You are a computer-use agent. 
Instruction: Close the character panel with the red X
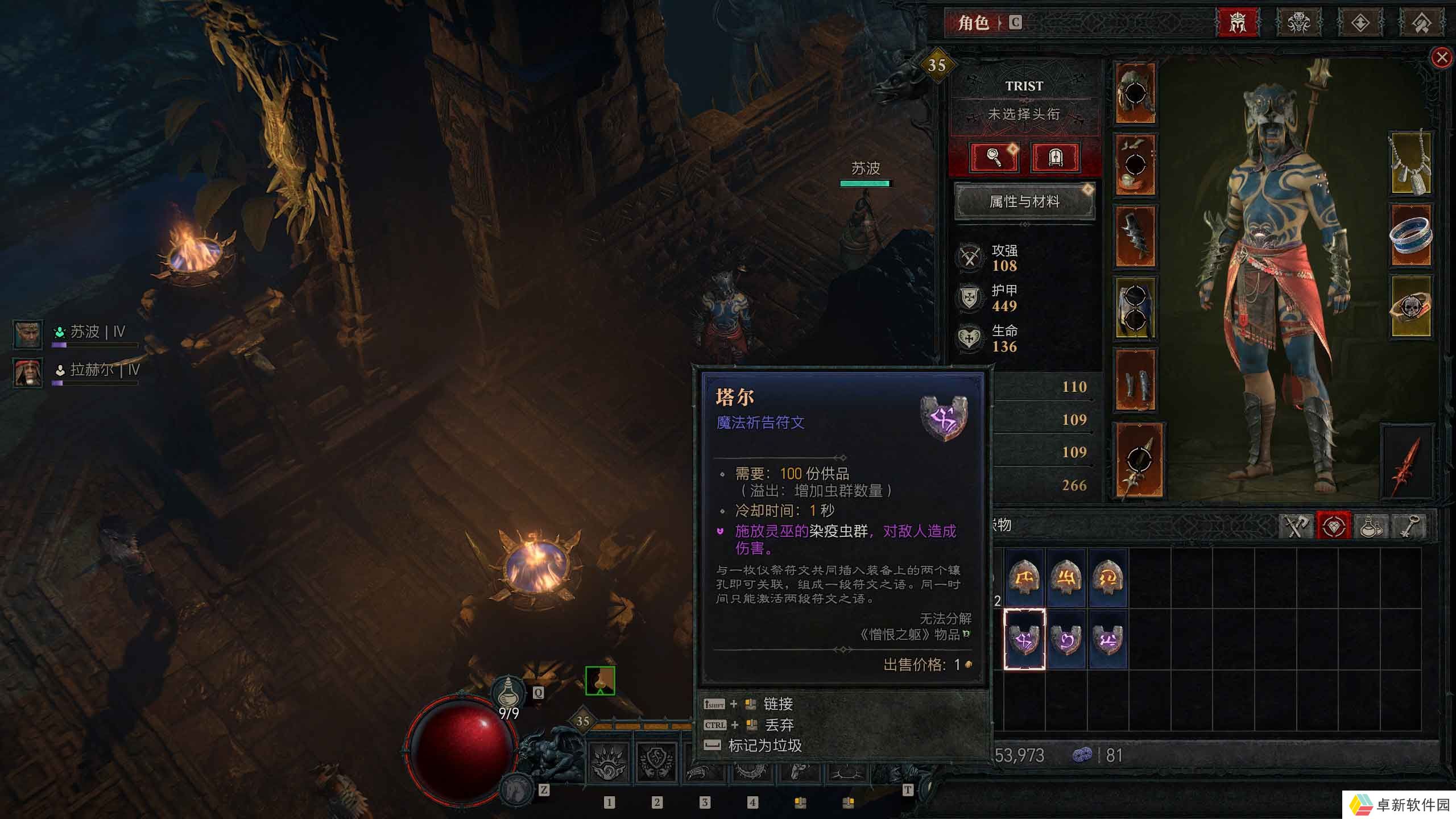(x=1441, y=57)
